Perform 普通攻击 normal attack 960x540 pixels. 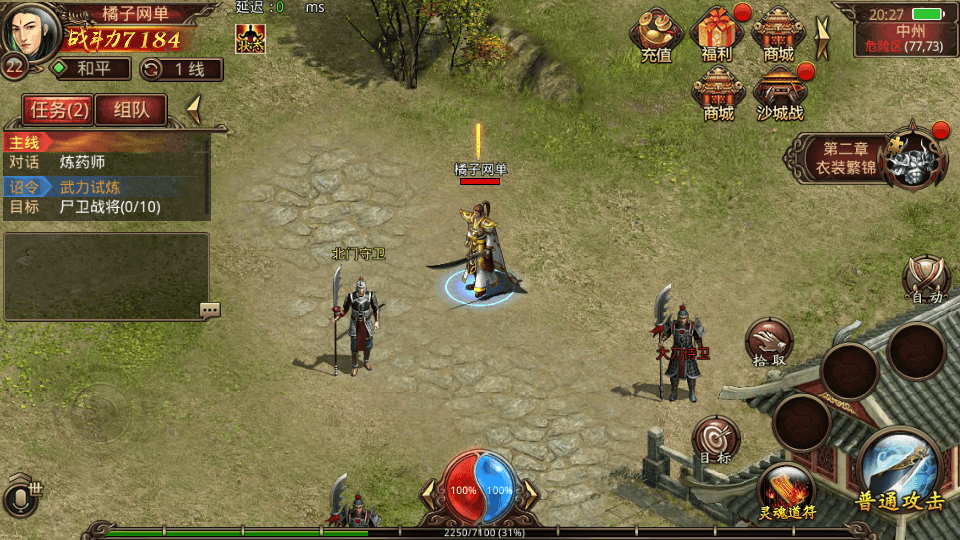(899, 472)
